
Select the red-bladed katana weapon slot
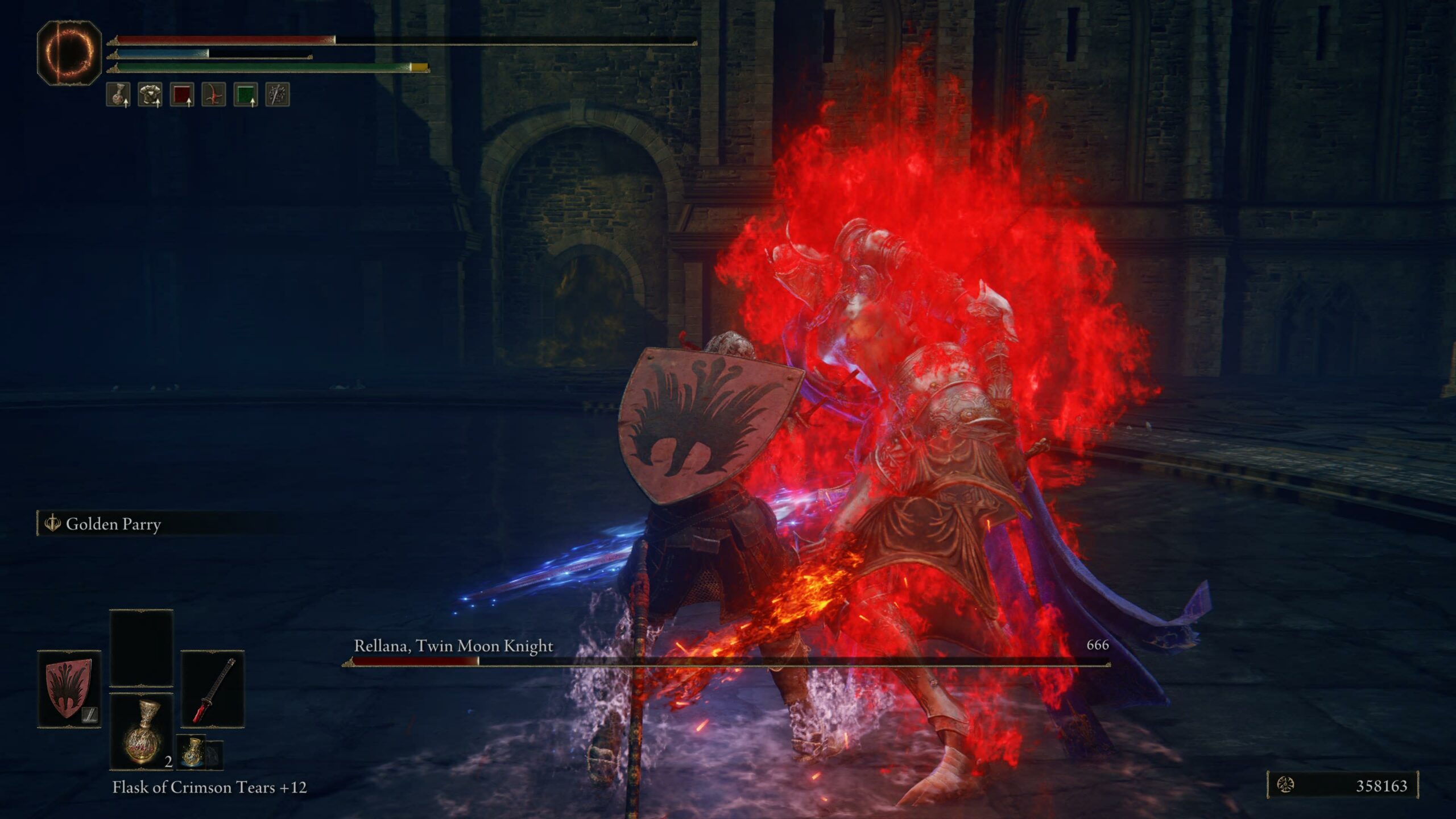tap(213, 689)
